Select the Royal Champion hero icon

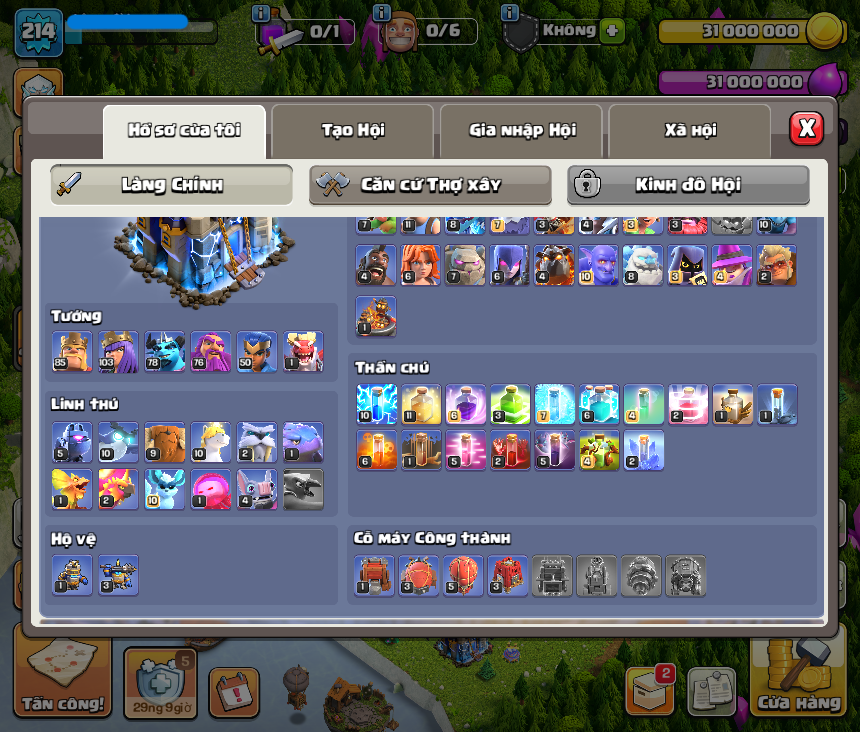(256, 352)
